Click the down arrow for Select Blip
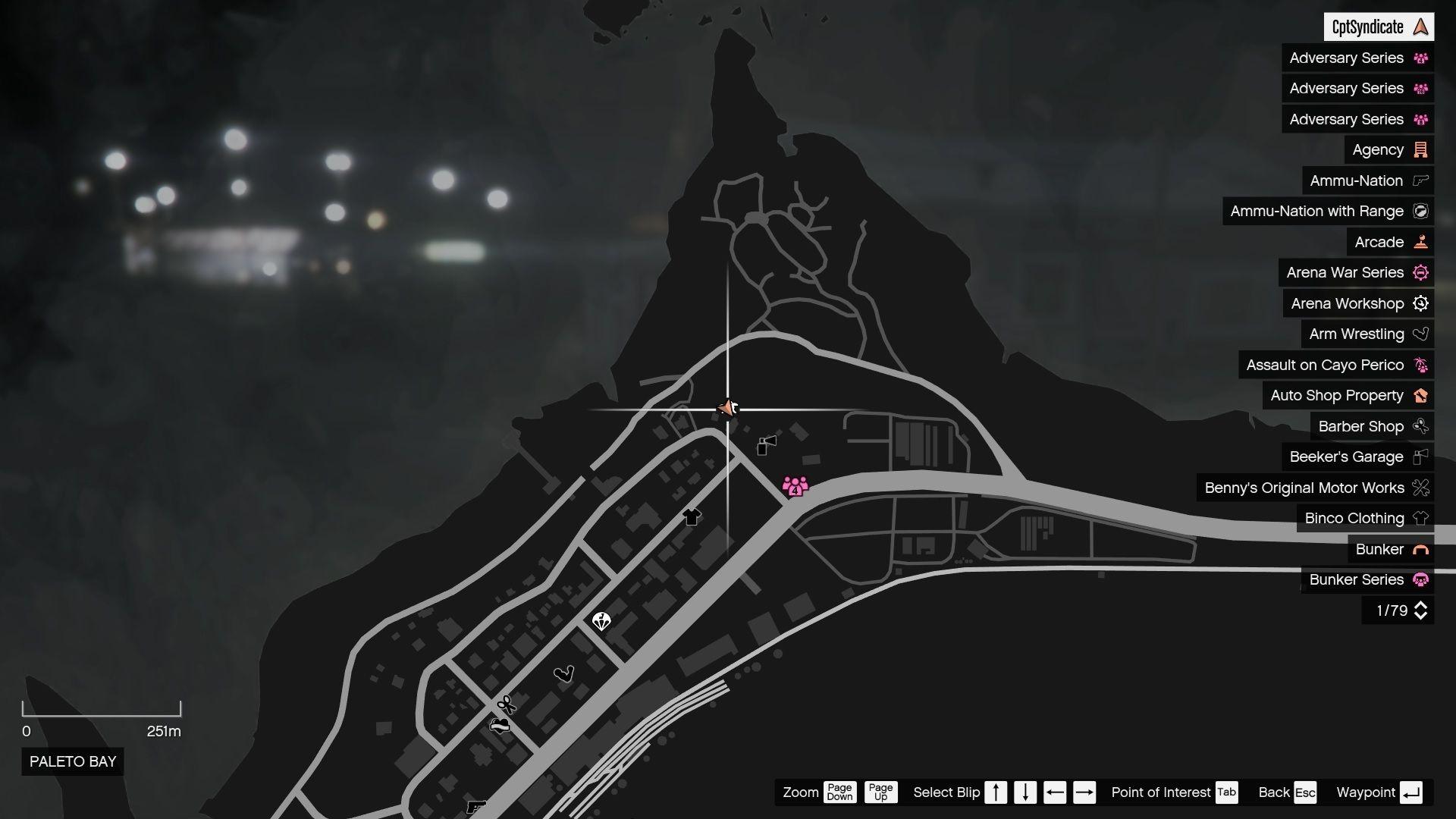Image resolution: width=1456 pixels, height=819 pixels. [x=1025, y=792]
